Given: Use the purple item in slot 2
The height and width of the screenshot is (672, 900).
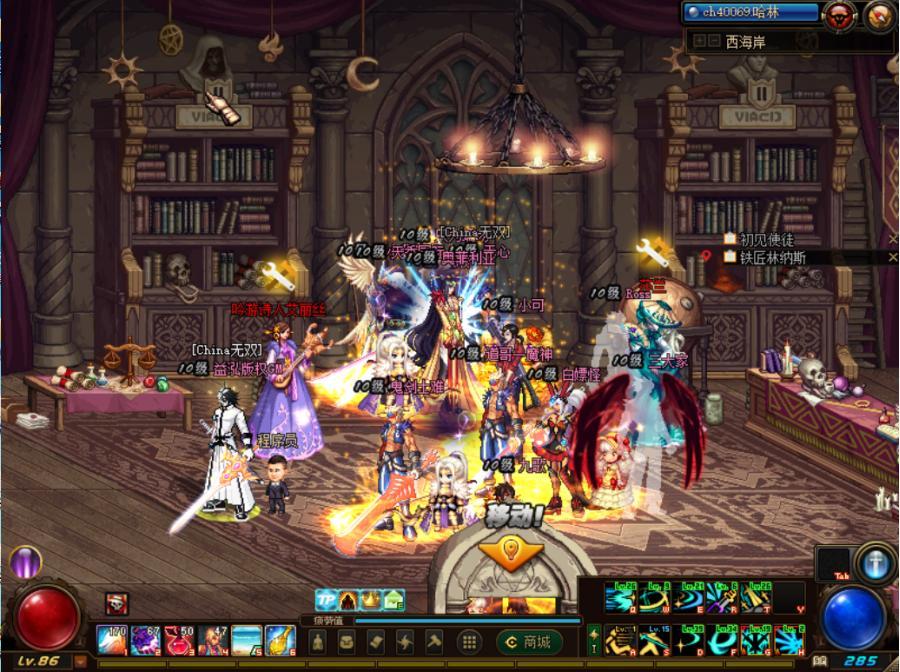Looking at the screenshot, I should coord(145,640).
